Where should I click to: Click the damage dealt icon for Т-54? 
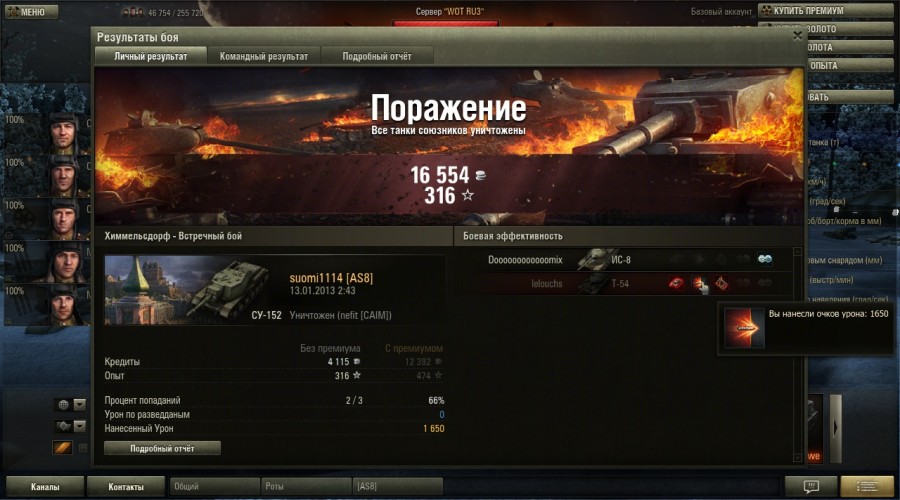point(698,284)
